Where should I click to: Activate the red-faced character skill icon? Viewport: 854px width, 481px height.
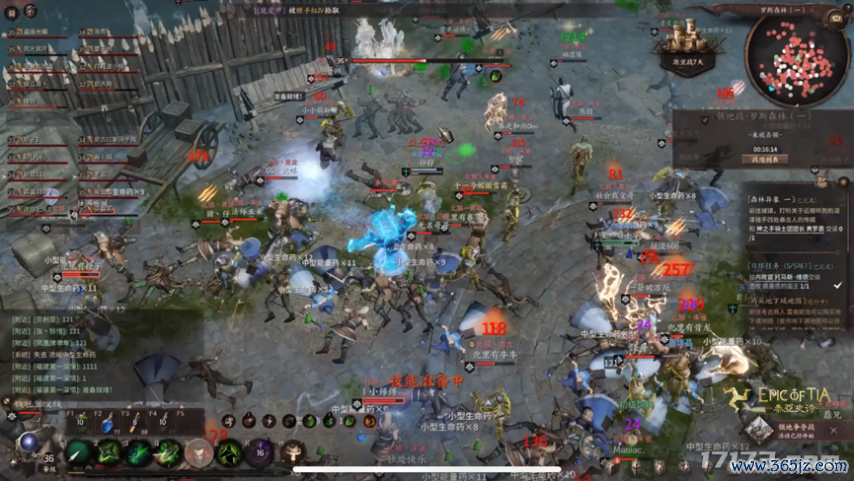pos(199,454)
